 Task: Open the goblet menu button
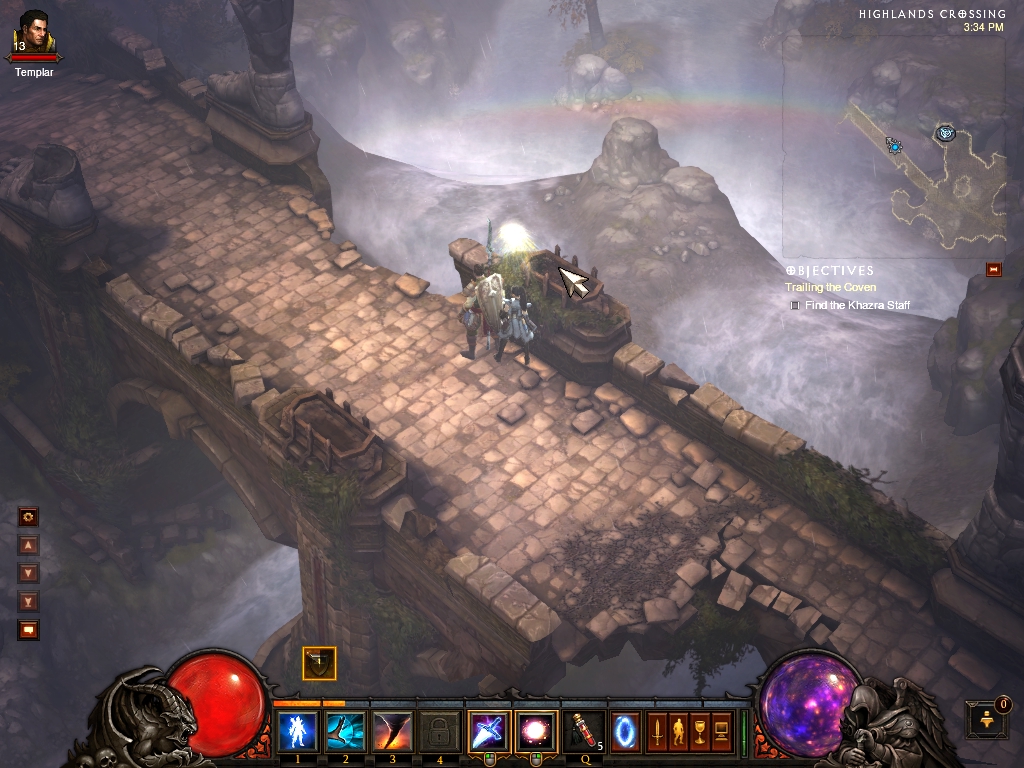pos(699,731)
